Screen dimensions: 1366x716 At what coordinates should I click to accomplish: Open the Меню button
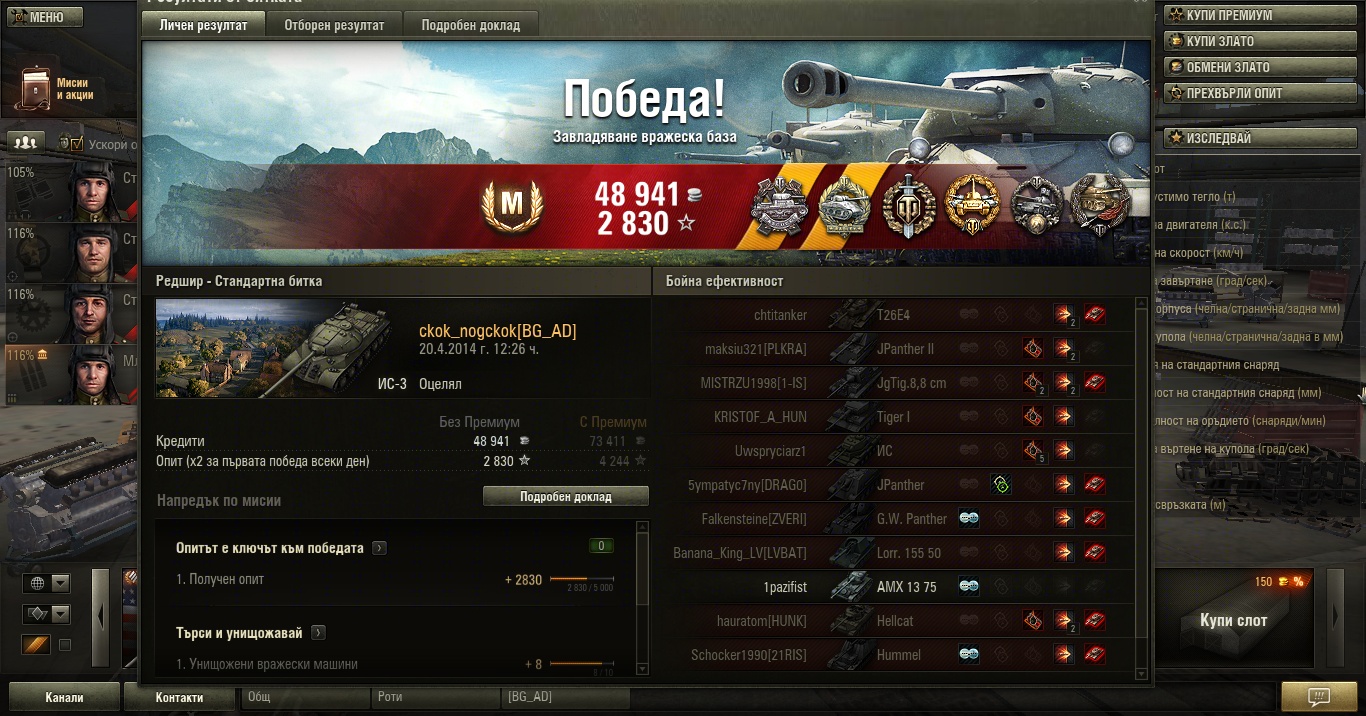point(42,17)
